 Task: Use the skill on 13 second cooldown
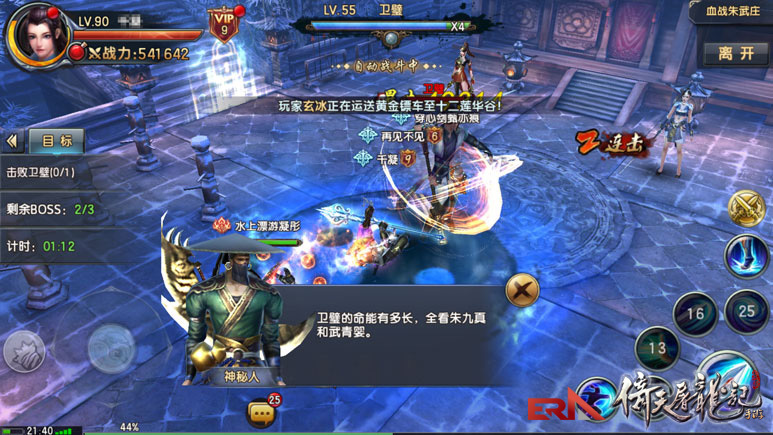coord(657,348)
